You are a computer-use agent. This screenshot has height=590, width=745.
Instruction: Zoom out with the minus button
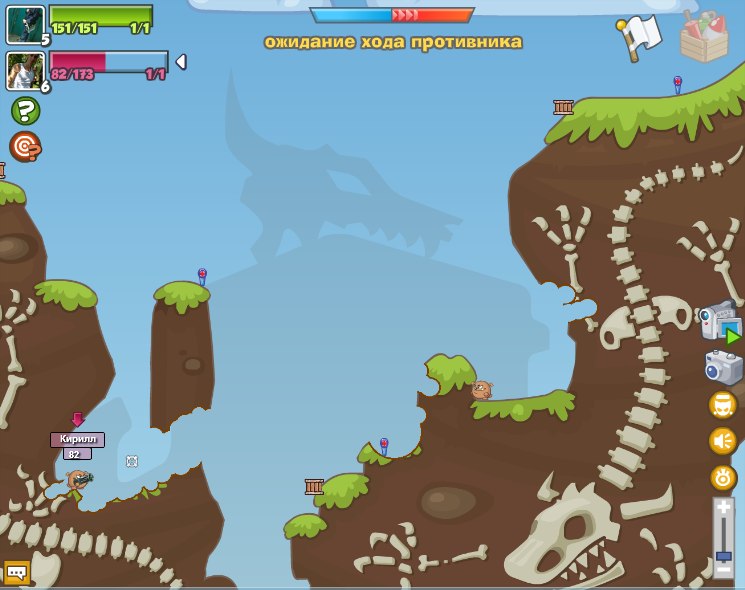point(724,570)
